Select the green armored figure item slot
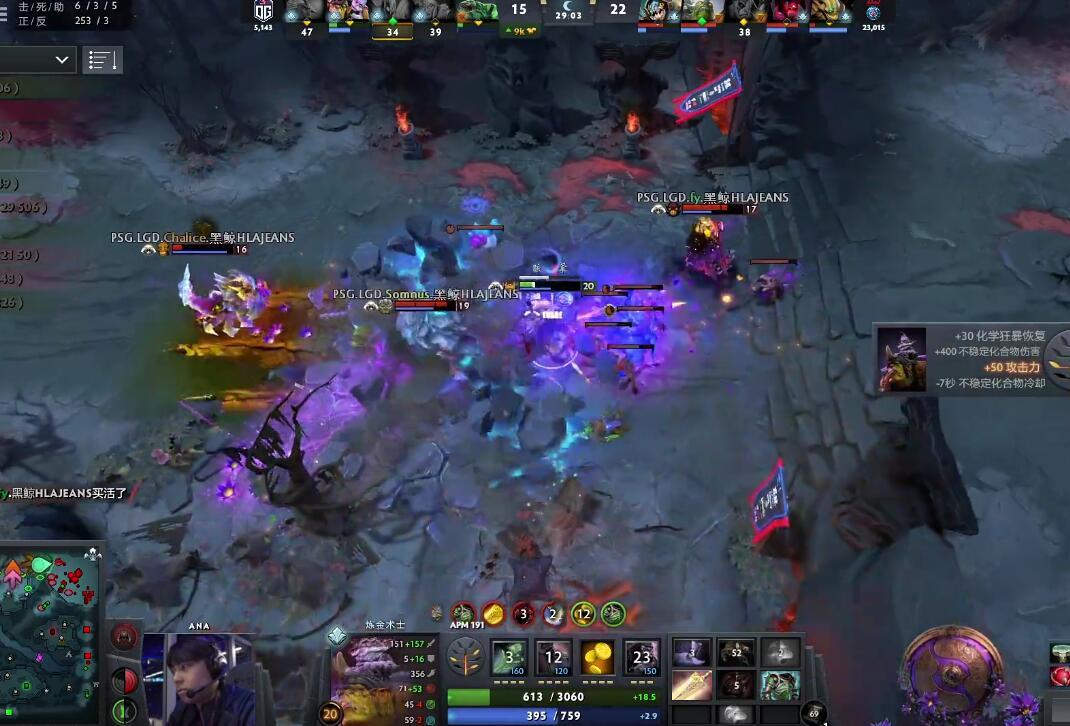1070x726 pixels. tap(779, 685)
